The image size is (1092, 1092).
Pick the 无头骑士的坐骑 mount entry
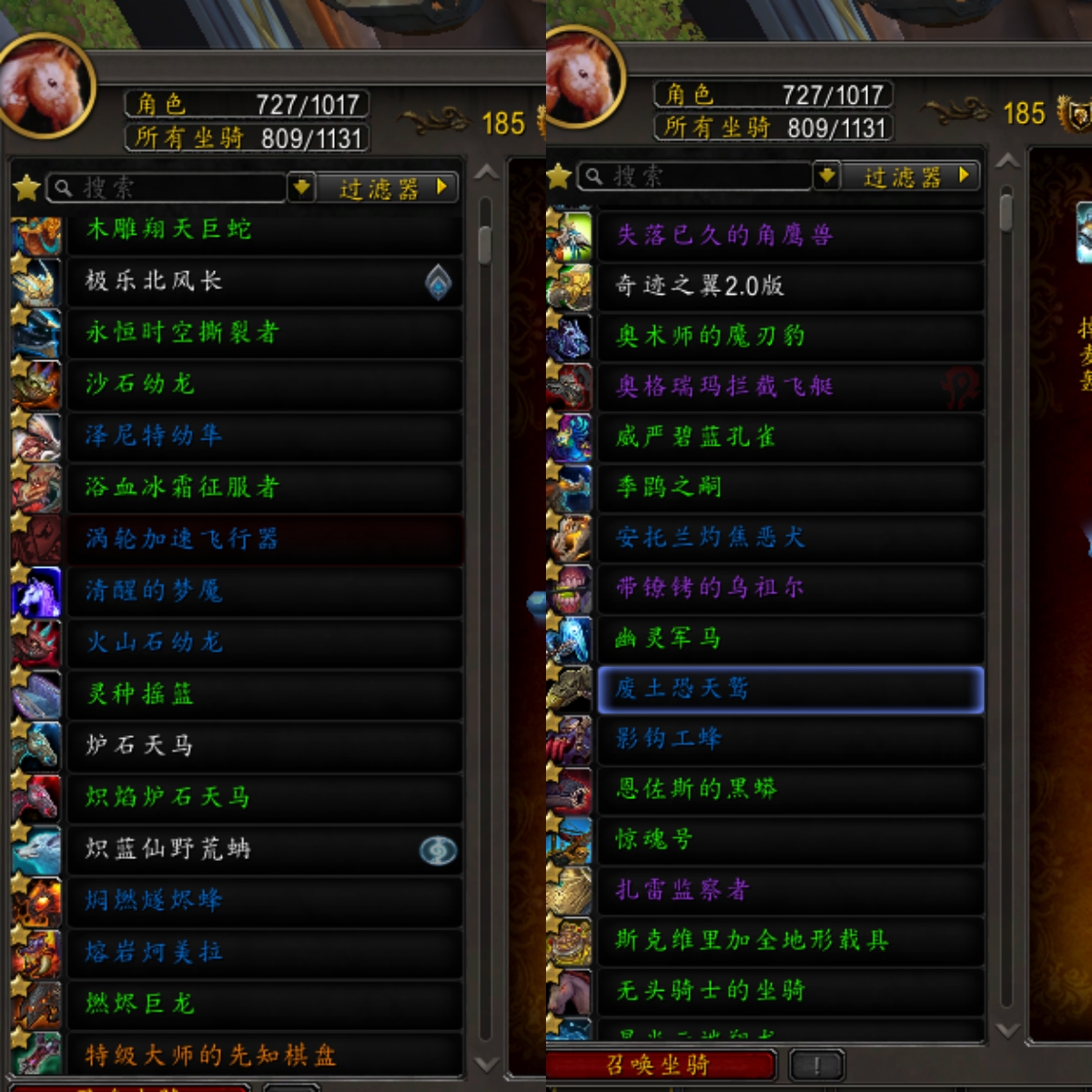790,990
